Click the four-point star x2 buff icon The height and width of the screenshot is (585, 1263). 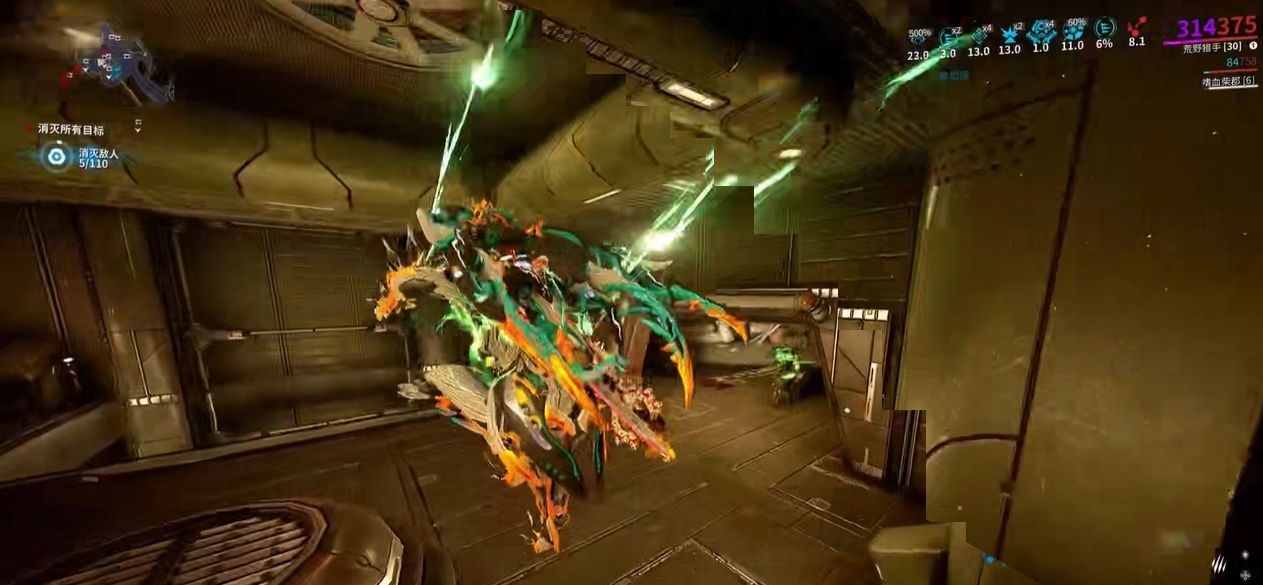1011,35
